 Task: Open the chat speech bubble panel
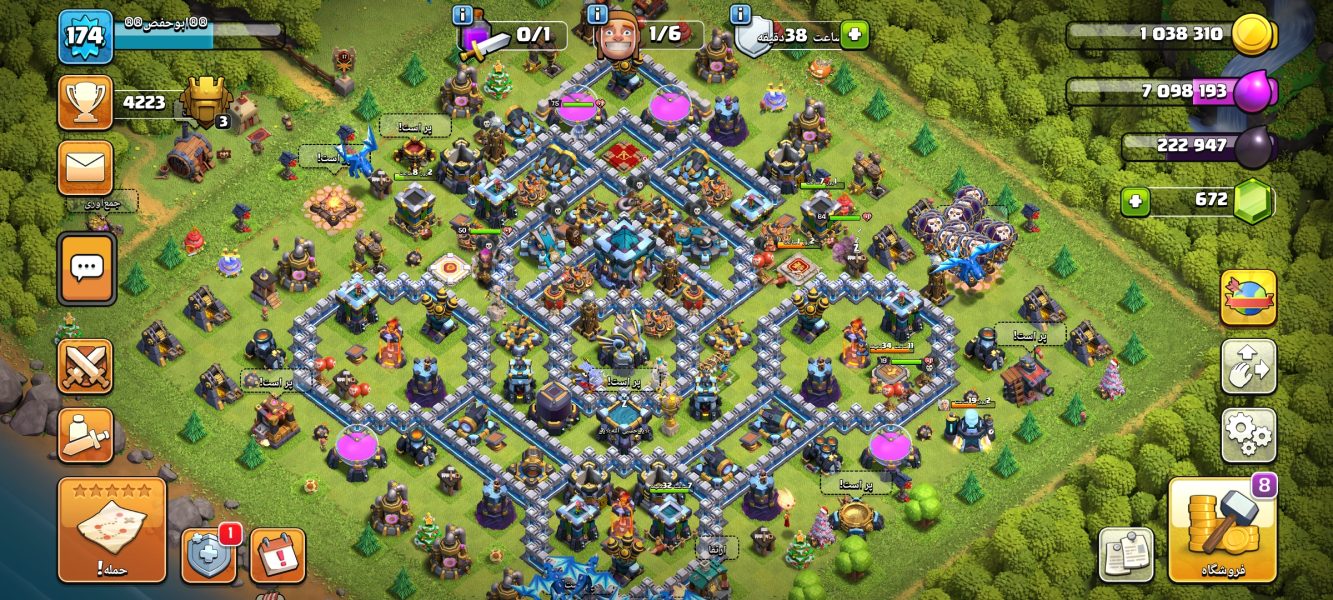coord(86,268)
